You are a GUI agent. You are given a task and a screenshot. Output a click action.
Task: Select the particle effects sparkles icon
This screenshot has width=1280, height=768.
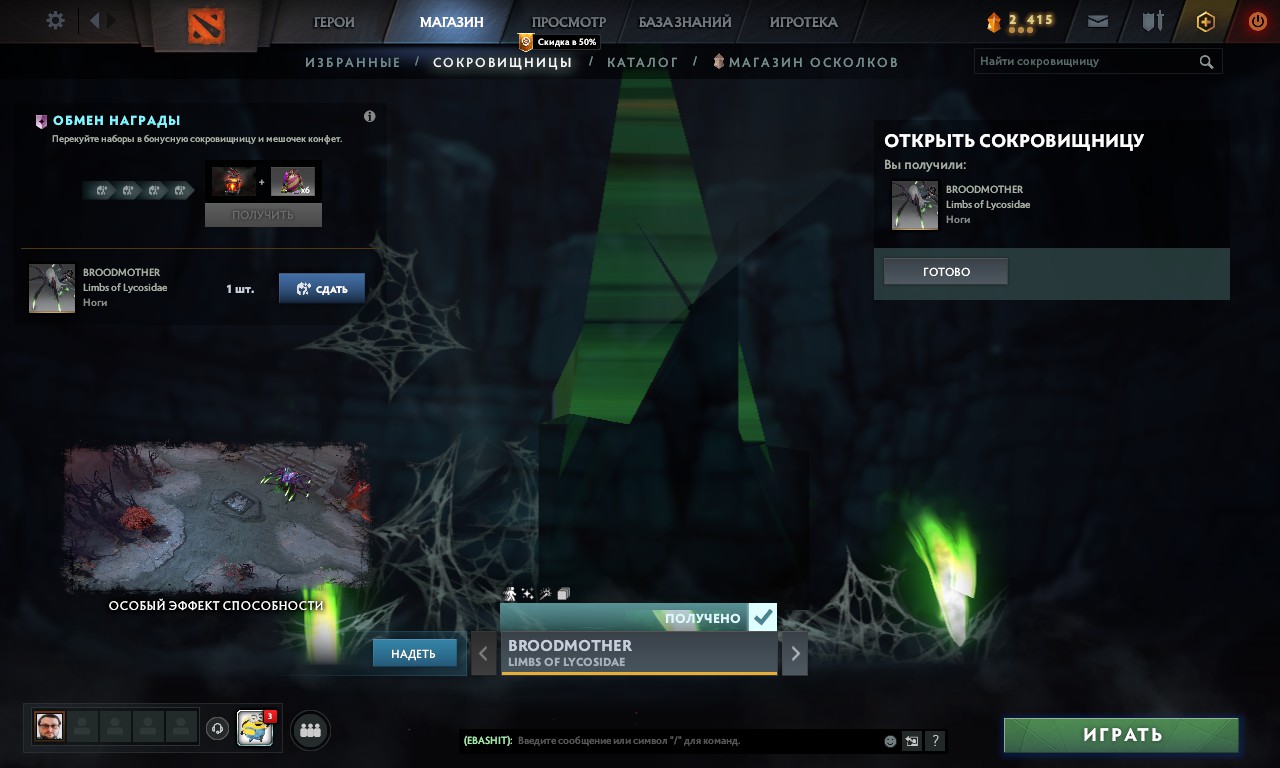pyautogui.click(x=527, y=593)
